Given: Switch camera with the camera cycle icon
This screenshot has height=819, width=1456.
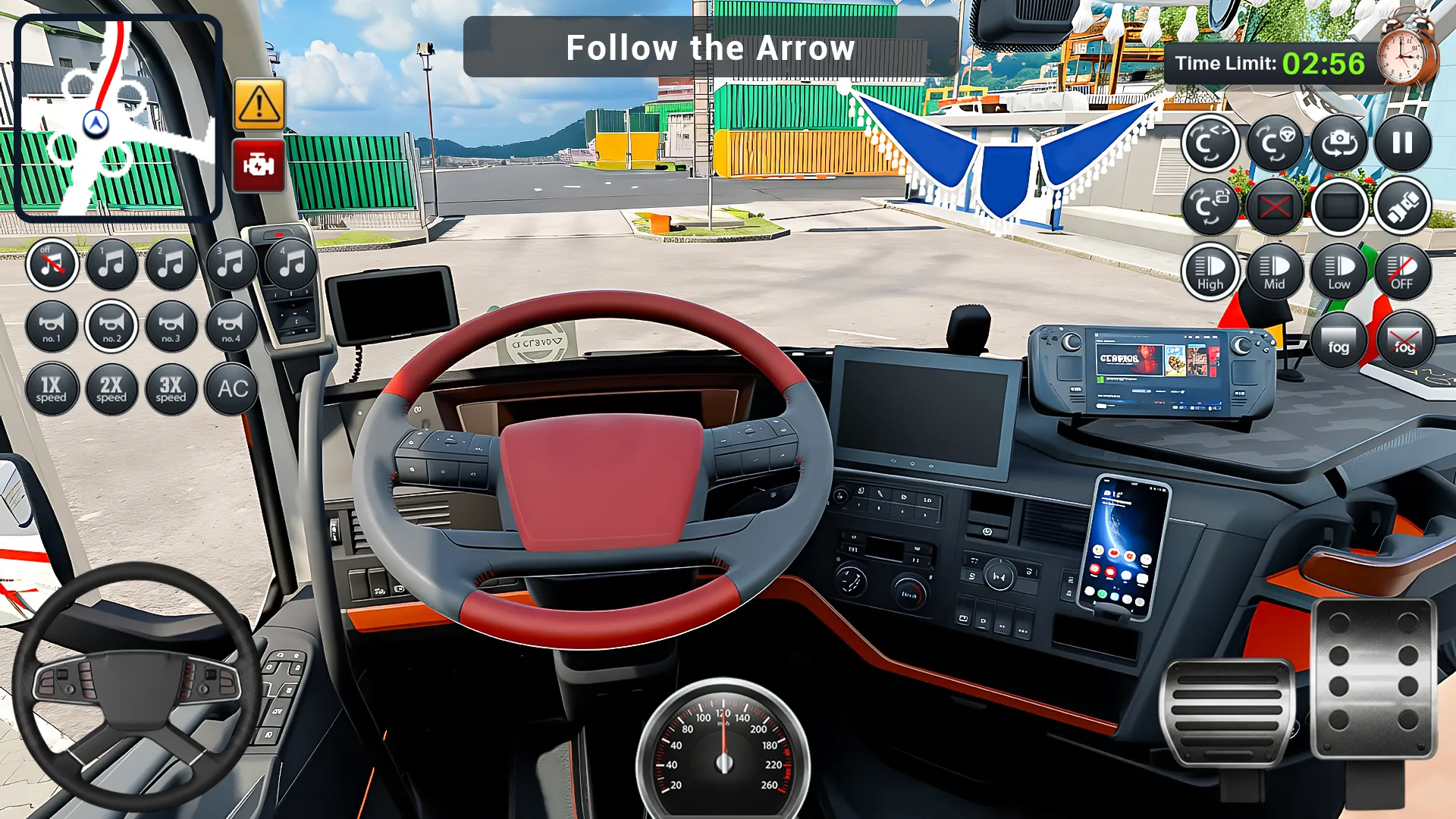Looking at the screenshot, I should click(x=1339, y=143).
